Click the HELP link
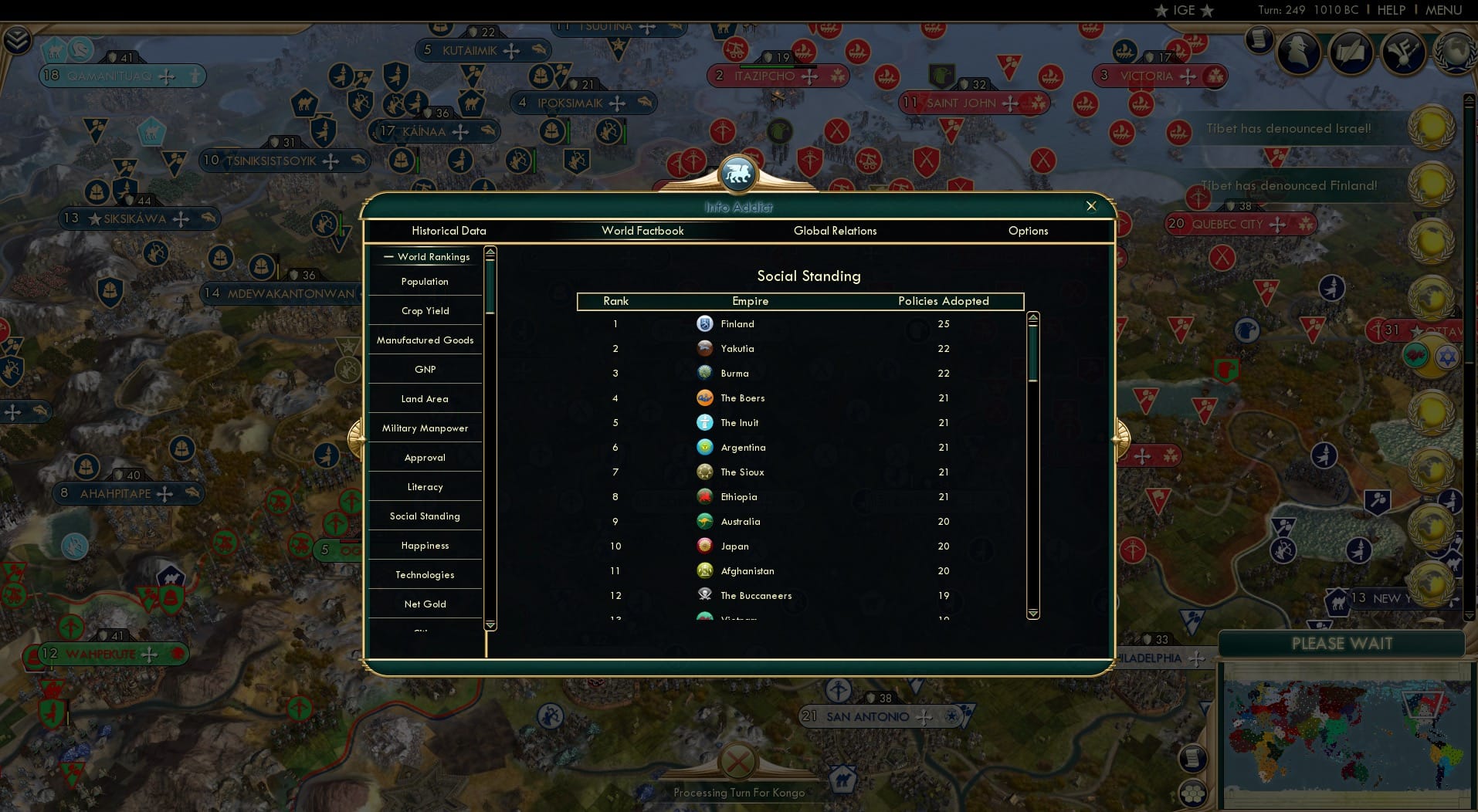The image size is (1478, 812). tap(1391, 10)
